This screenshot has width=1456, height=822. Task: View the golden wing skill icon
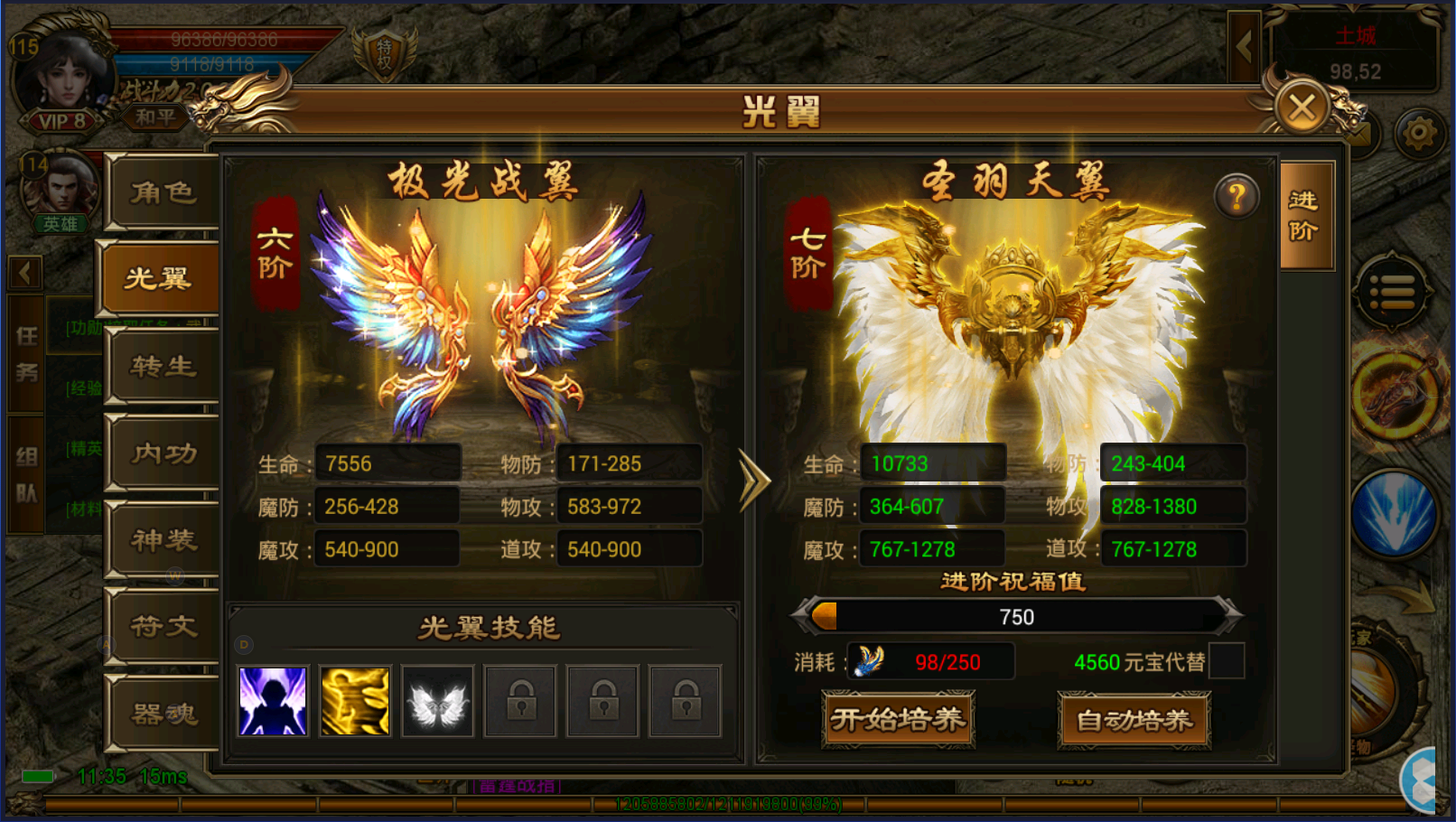[355, 701]
